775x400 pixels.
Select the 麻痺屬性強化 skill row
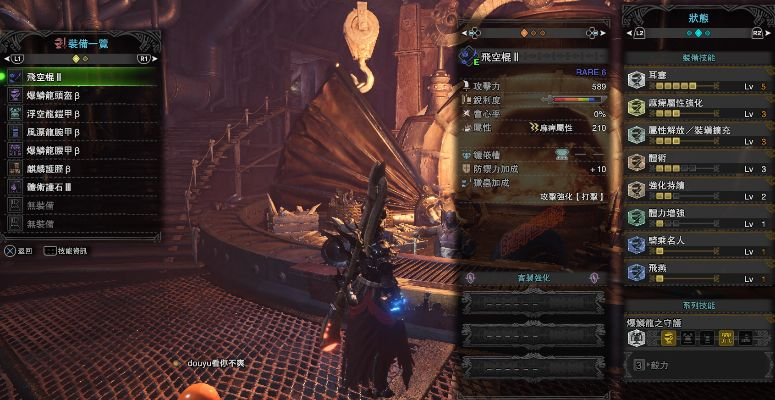click(696, 105)
